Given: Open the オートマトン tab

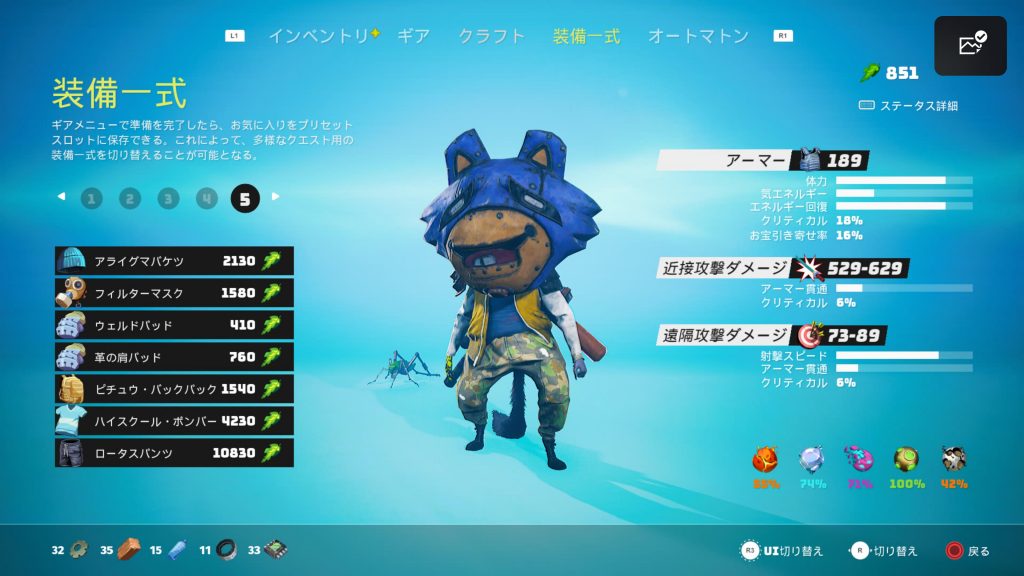Looking at the screenshot, I should pos(698,36).
